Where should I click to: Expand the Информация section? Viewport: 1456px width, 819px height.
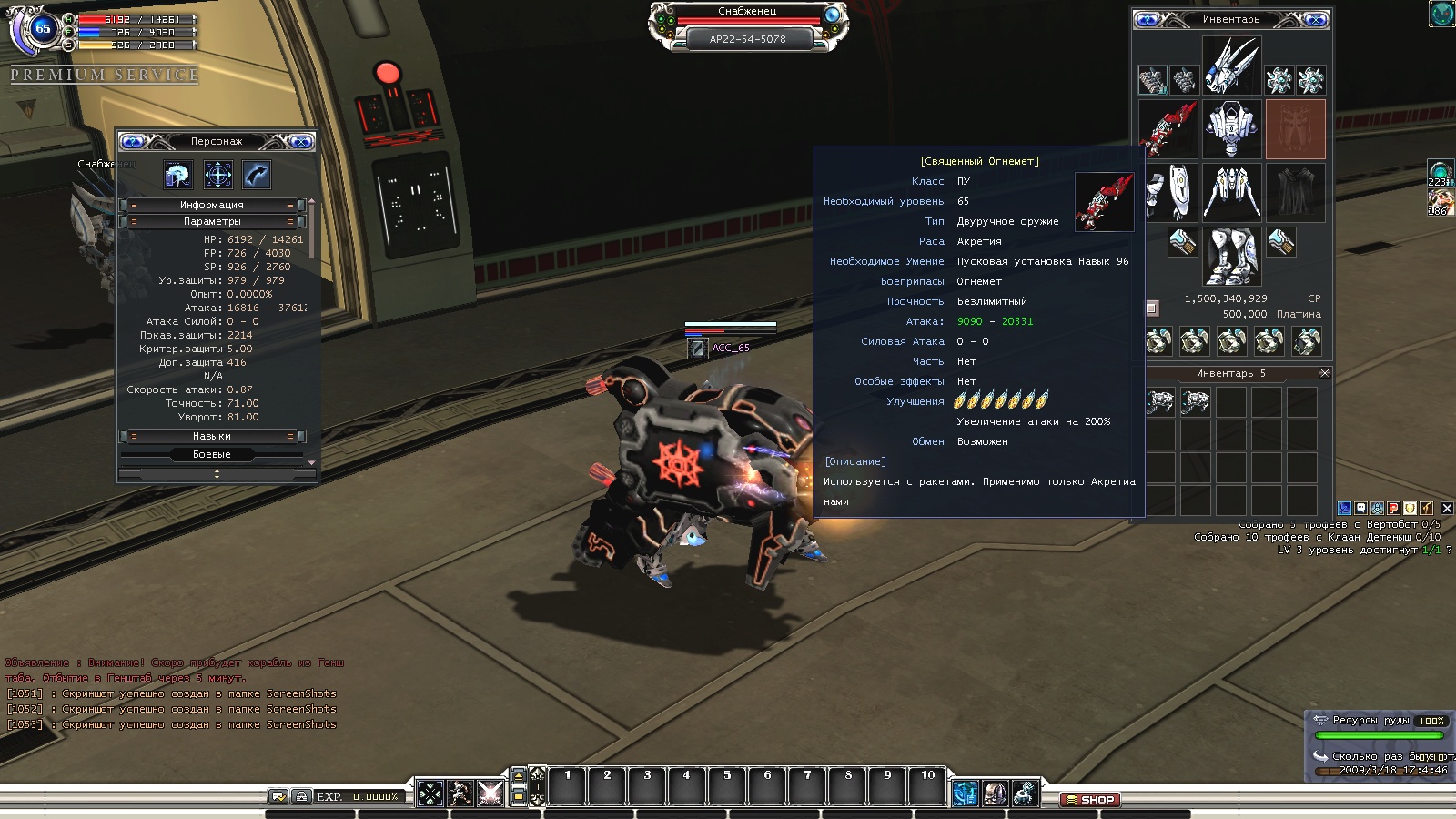[x=211, y=205]
